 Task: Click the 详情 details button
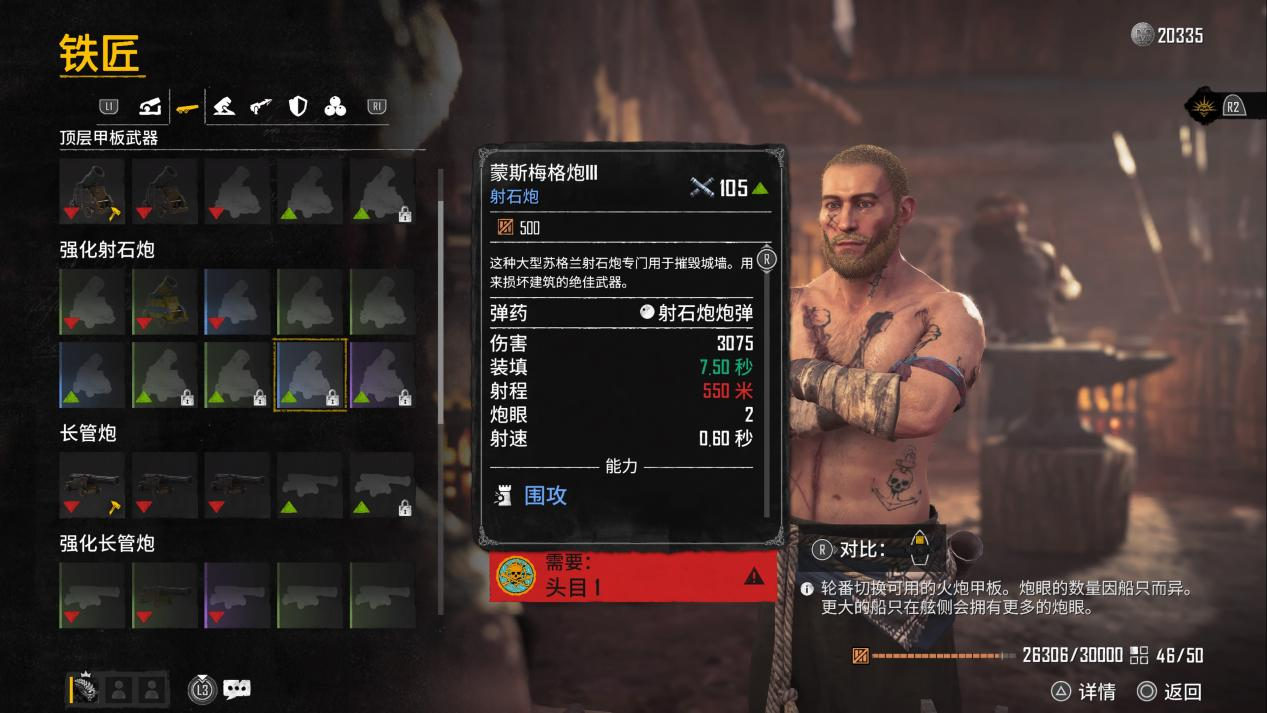coord(1084,691)
